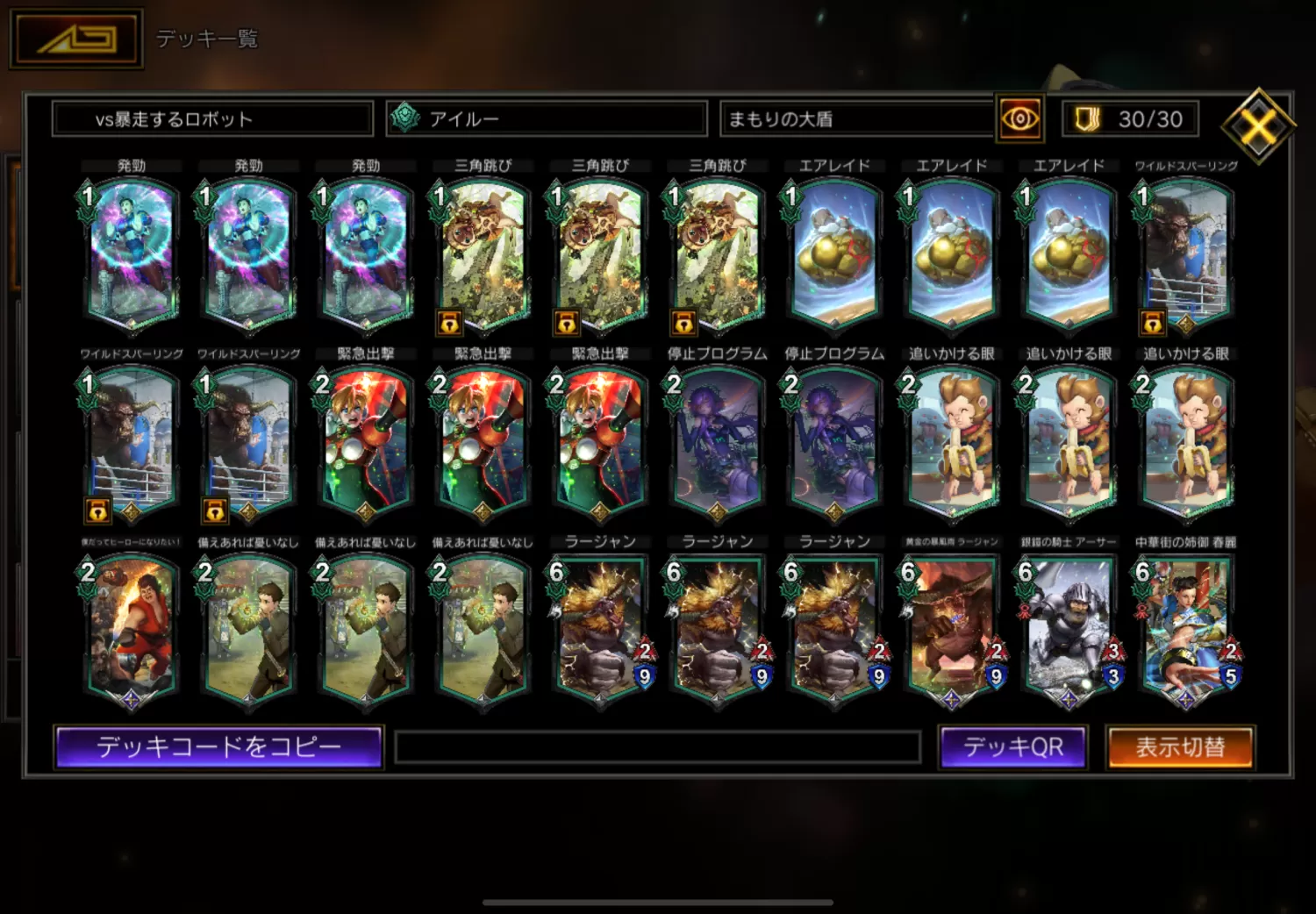Toggle the 表示切替 display button

click(x=1180, y=747)
